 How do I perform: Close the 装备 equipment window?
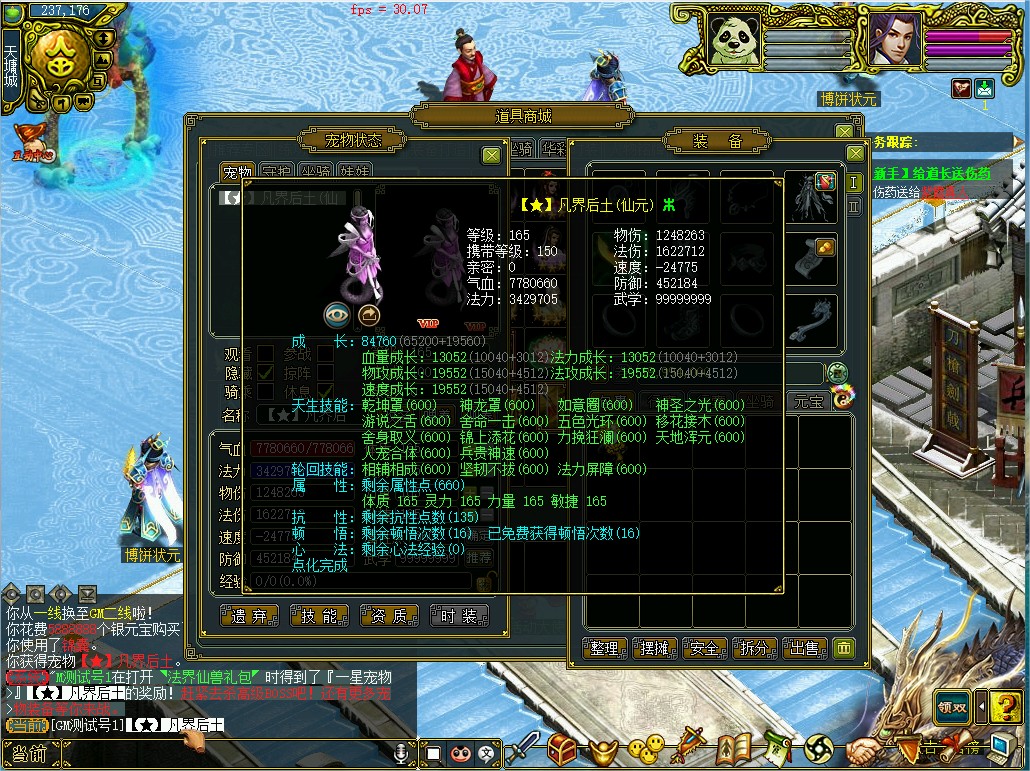855,154
